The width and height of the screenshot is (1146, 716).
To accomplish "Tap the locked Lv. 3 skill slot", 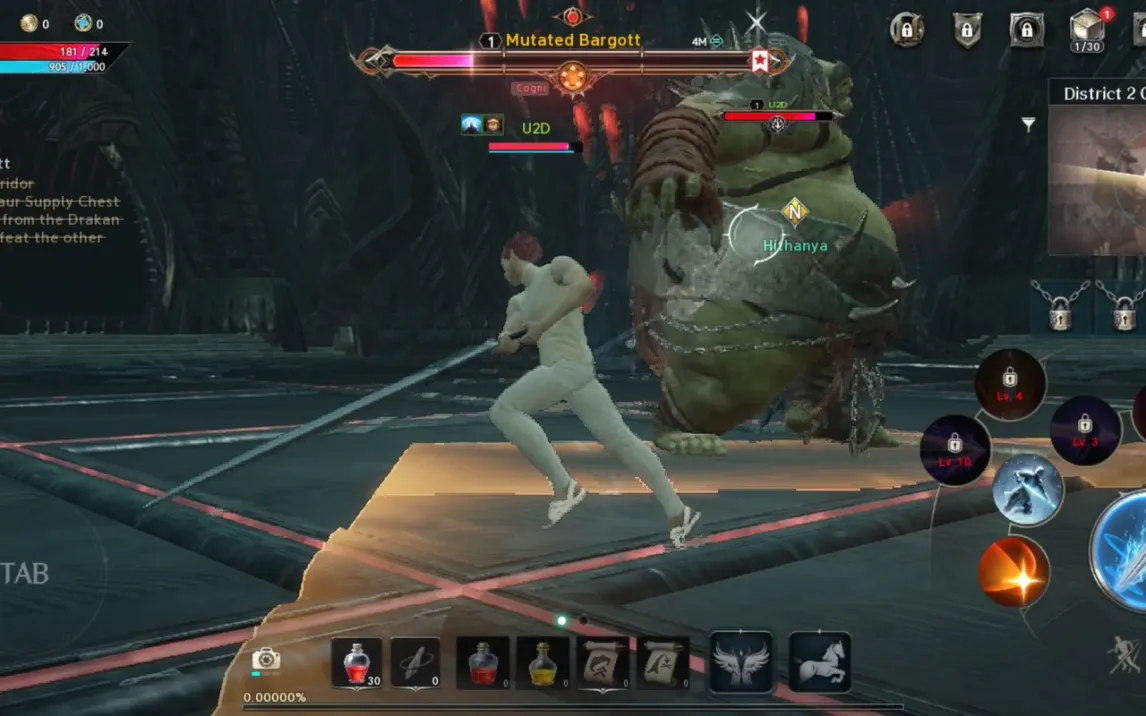I will (x=1085, y=430).
